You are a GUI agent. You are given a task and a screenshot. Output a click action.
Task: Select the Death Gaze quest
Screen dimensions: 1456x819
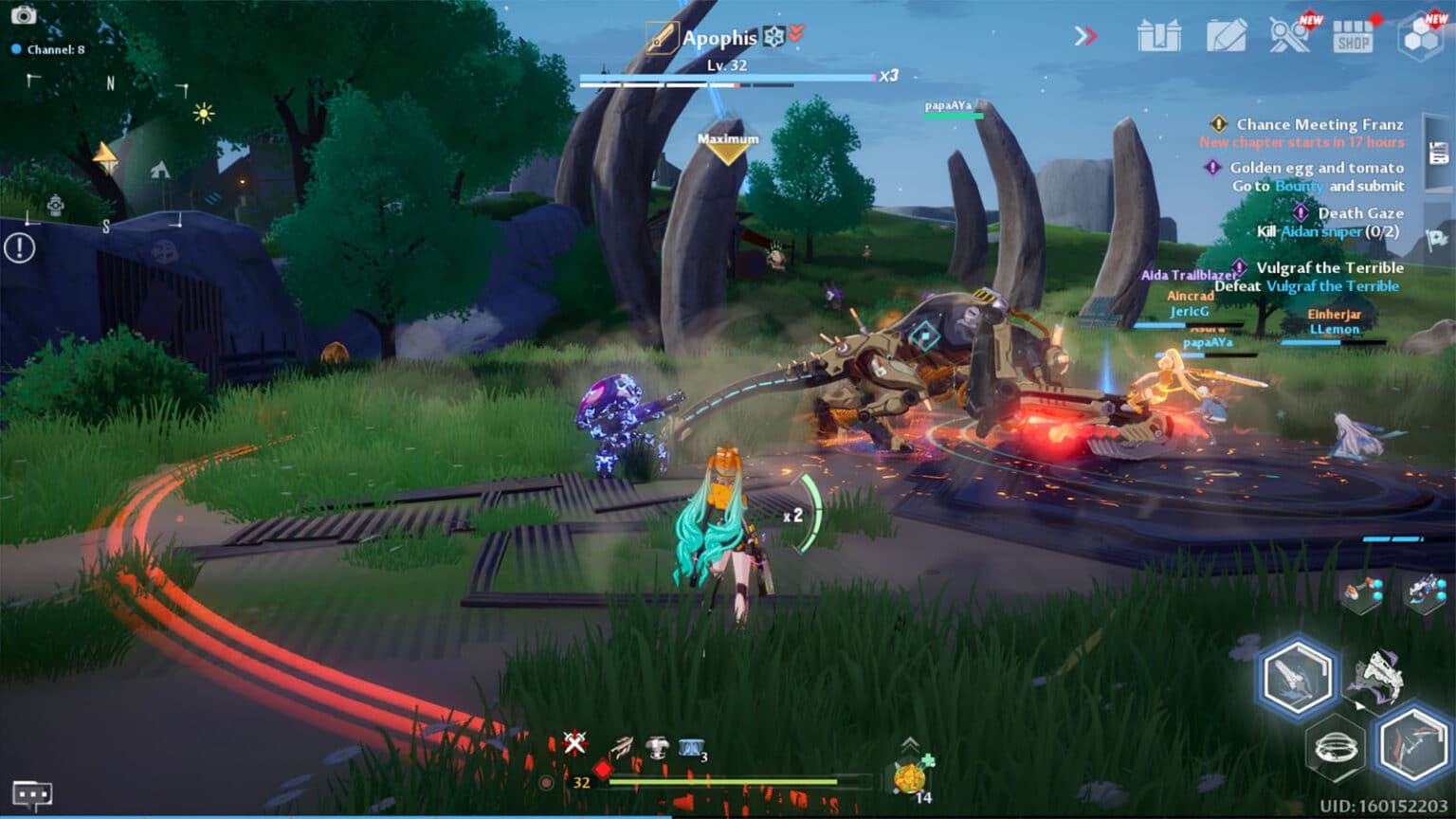click(x=1359, y=213)
